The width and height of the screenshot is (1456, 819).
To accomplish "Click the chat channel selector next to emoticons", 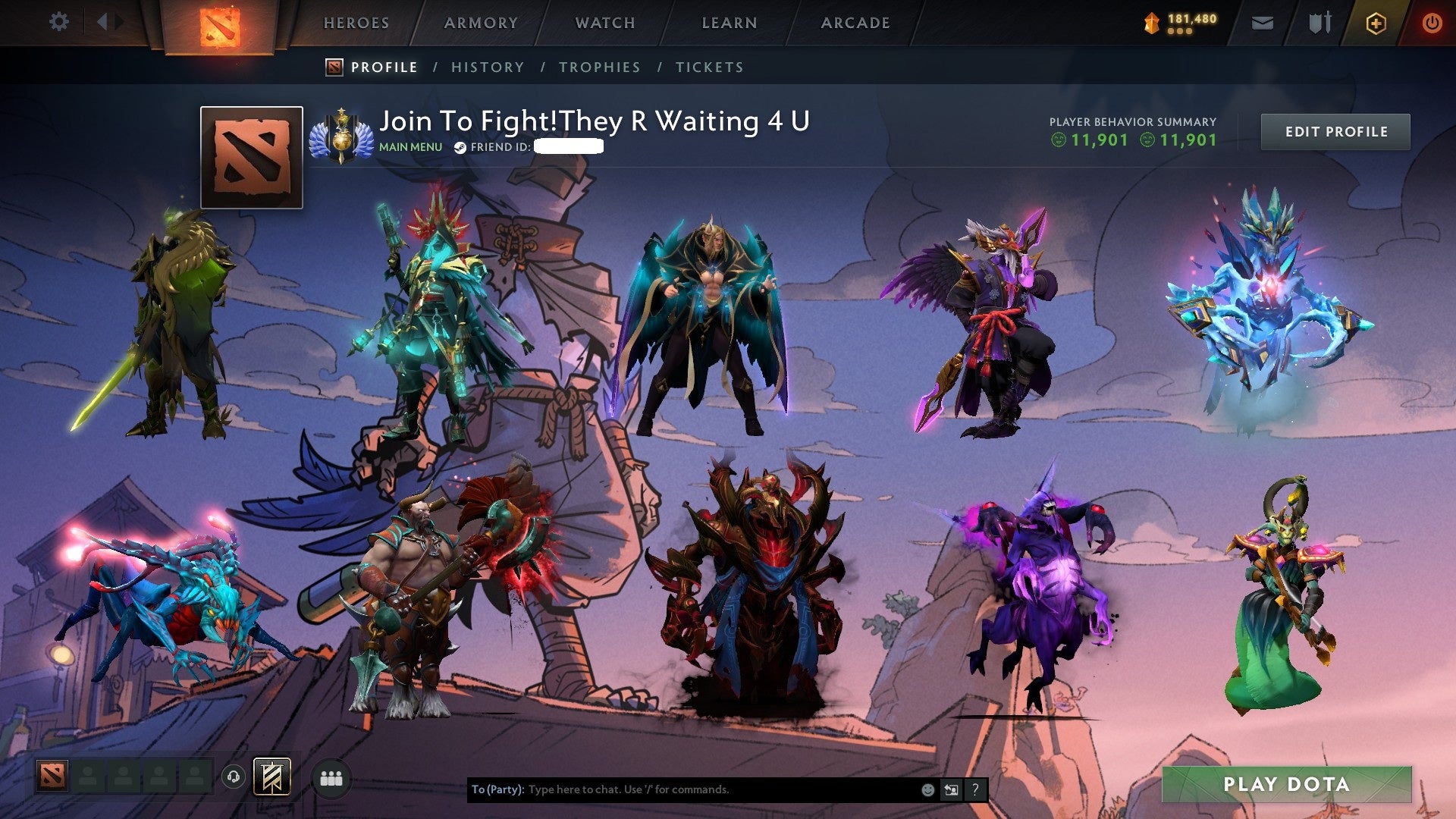I will pos(952,789).
